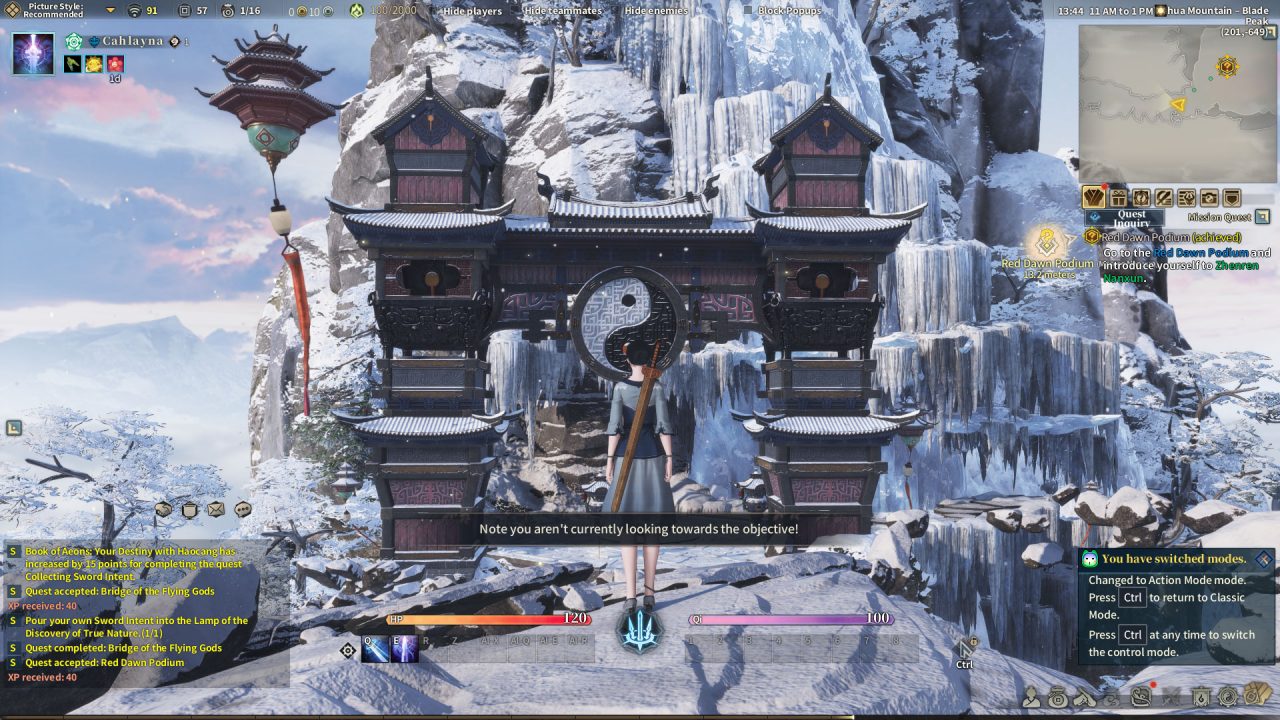Open the camera screenshot icon under the minimap

[x=1210, y=198]
